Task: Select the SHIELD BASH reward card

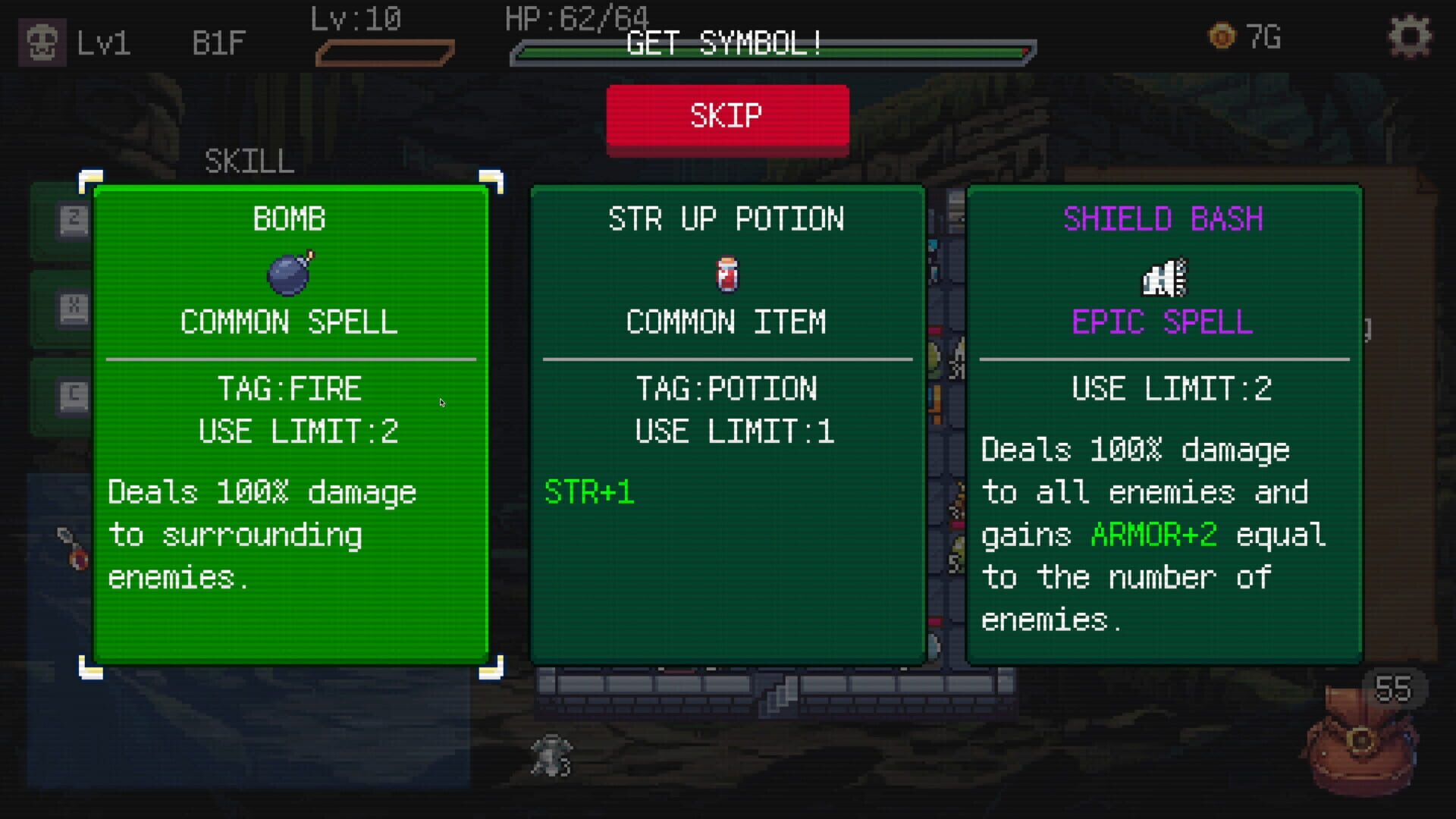Action: click(x=1163, y=425)
